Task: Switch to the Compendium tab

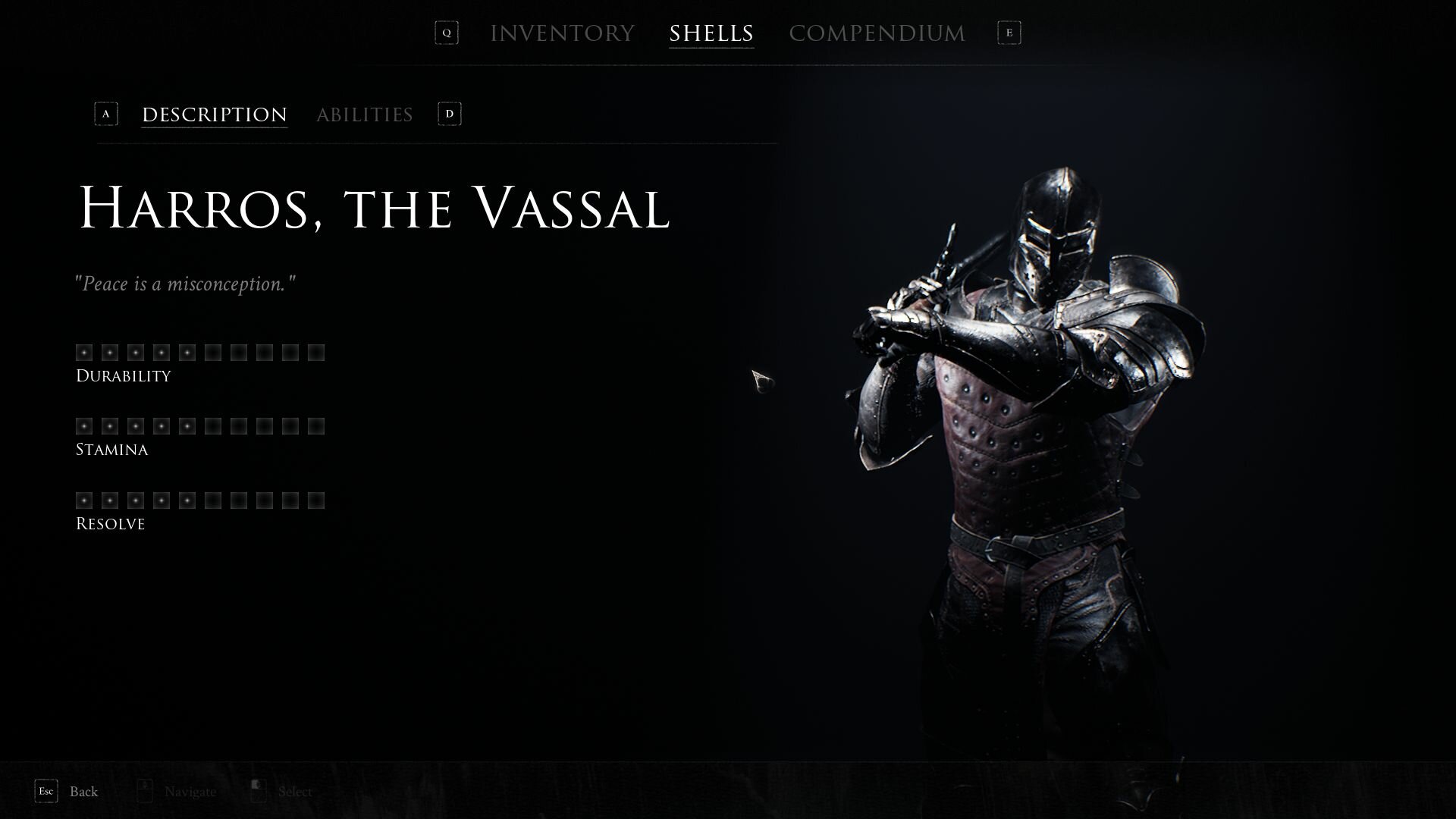Action: click(x=877, y=33)
